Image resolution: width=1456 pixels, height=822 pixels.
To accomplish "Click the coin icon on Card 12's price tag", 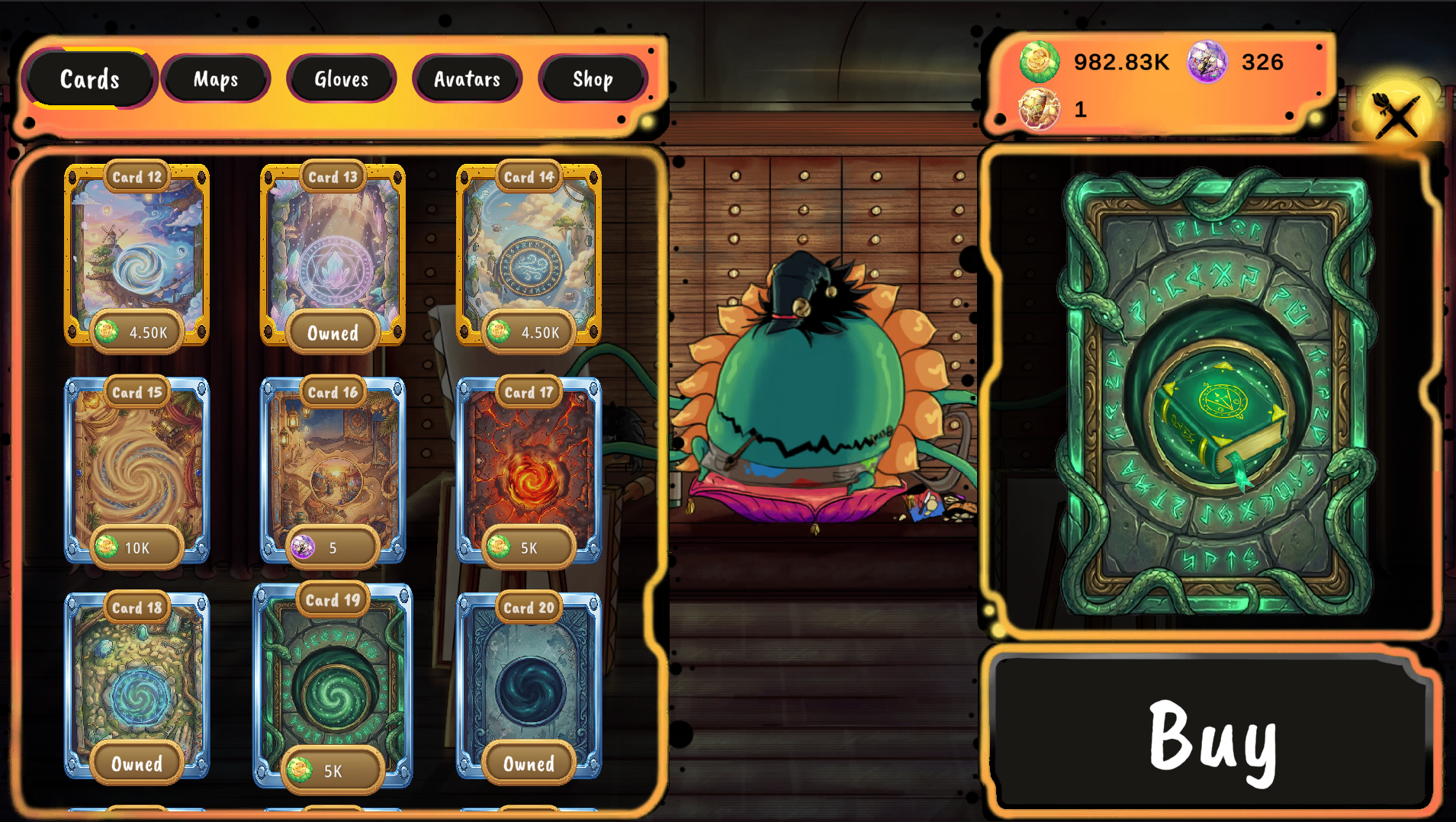I will [x=106, y=332].
